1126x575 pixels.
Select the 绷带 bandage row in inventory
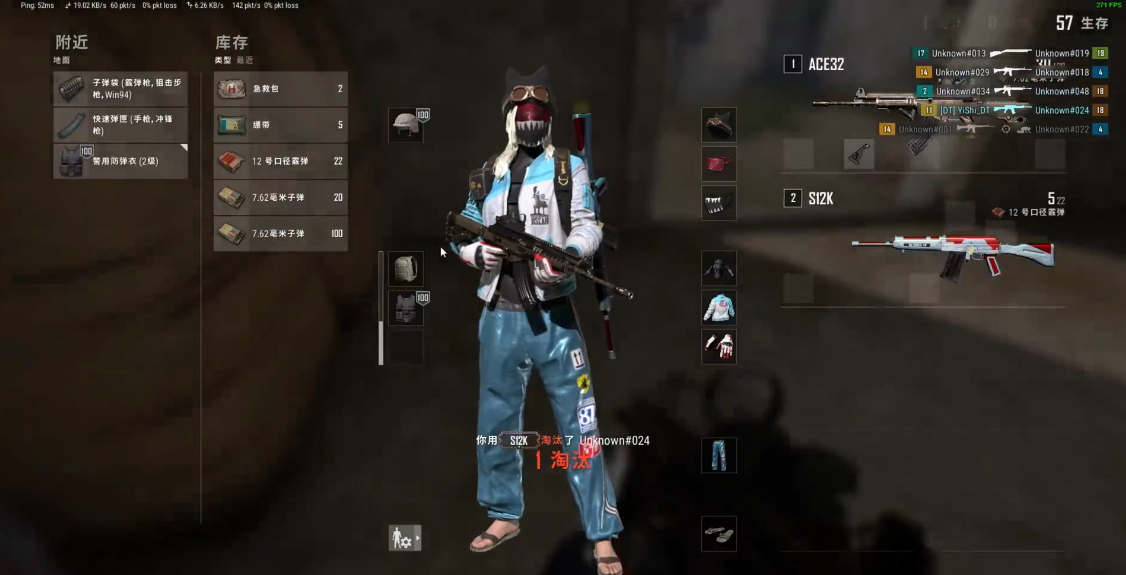pyautogui.click(x=281, y=125)
